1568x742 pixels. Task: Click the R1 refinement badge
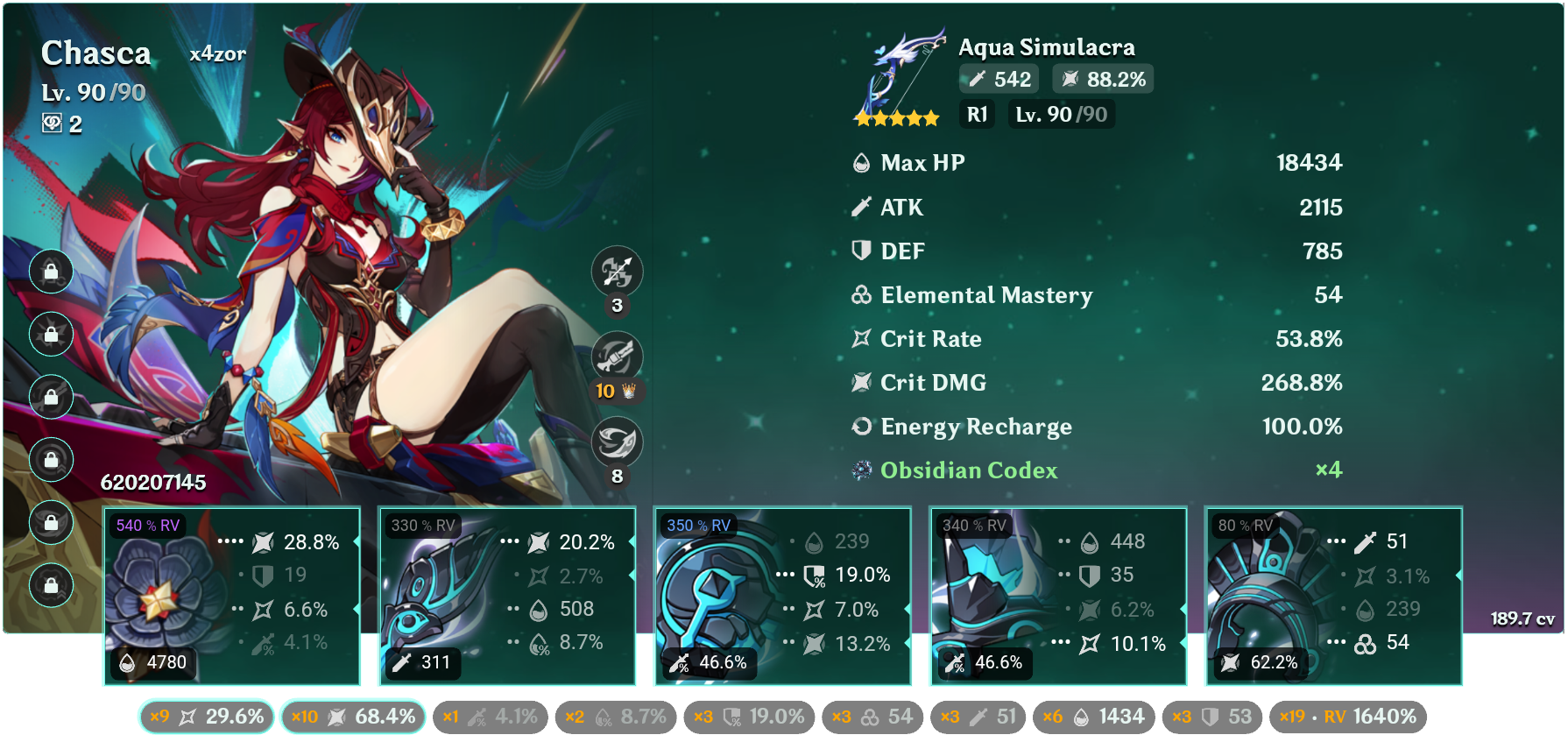(976, 114)
